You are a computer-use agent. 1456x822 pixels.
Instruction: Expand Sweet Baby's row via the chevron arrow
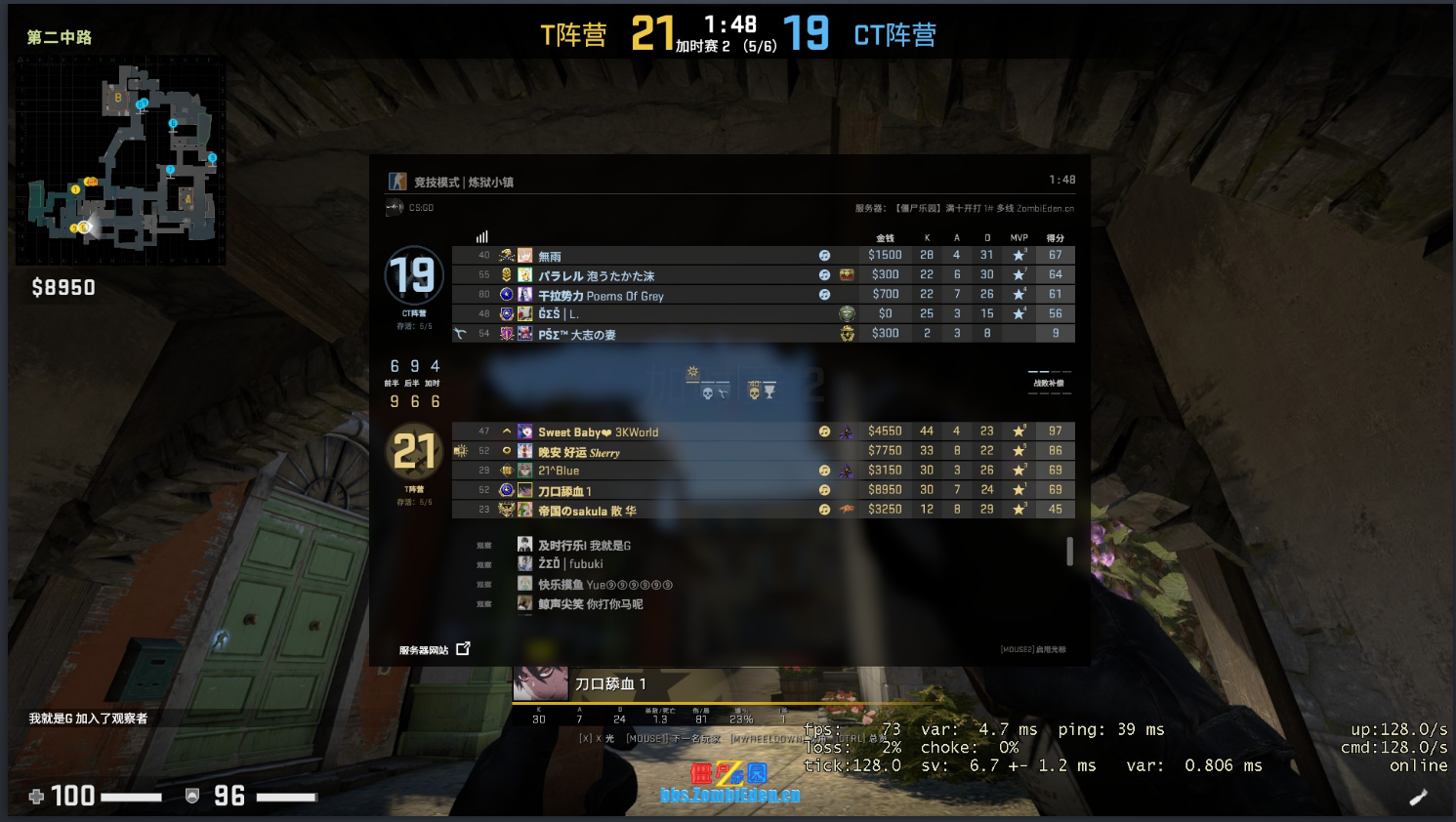(x=507, y=431)
